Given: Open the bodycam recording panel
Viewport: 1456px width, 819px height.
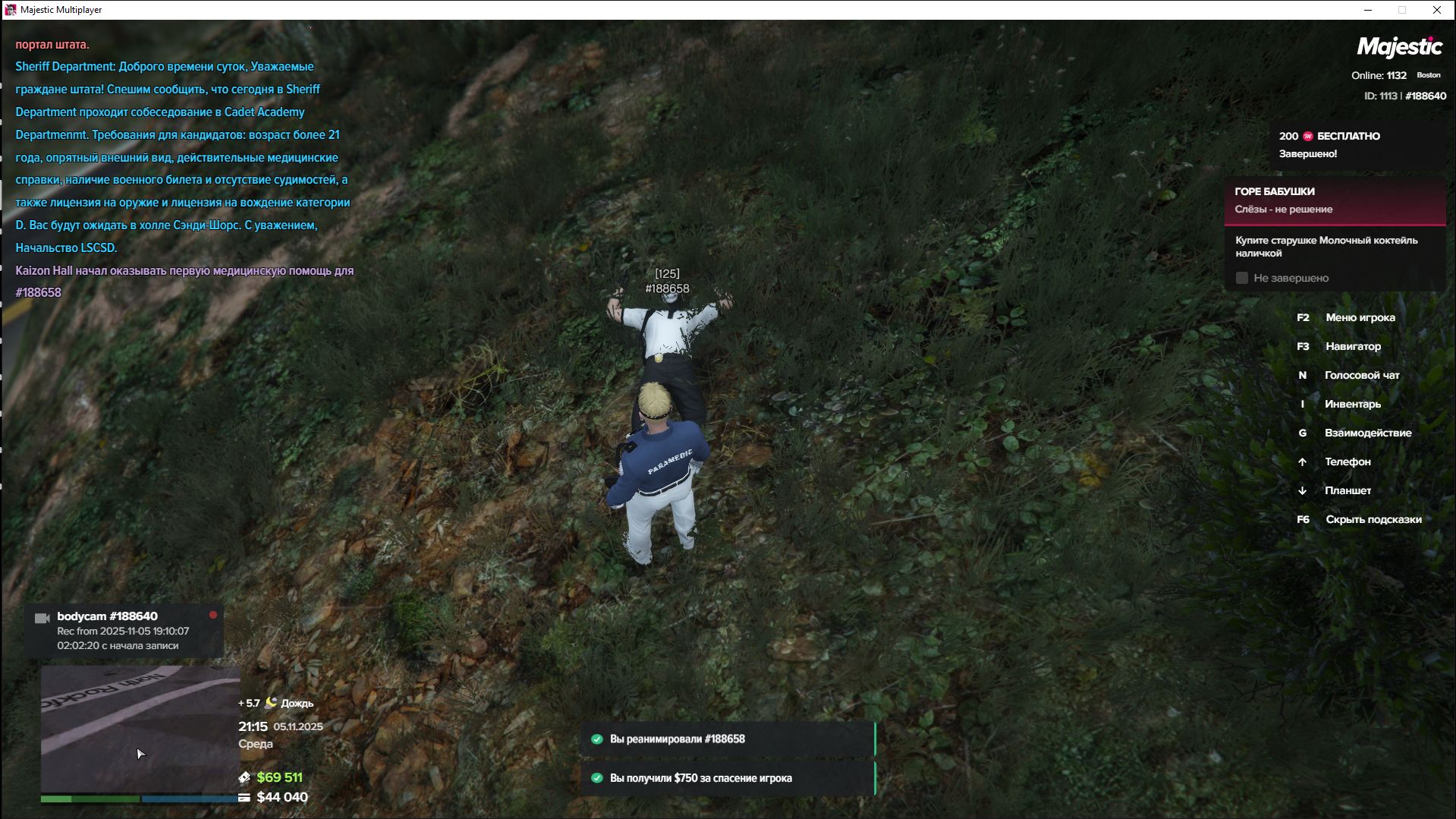Looking at the screenshot, I should (124, 631).
